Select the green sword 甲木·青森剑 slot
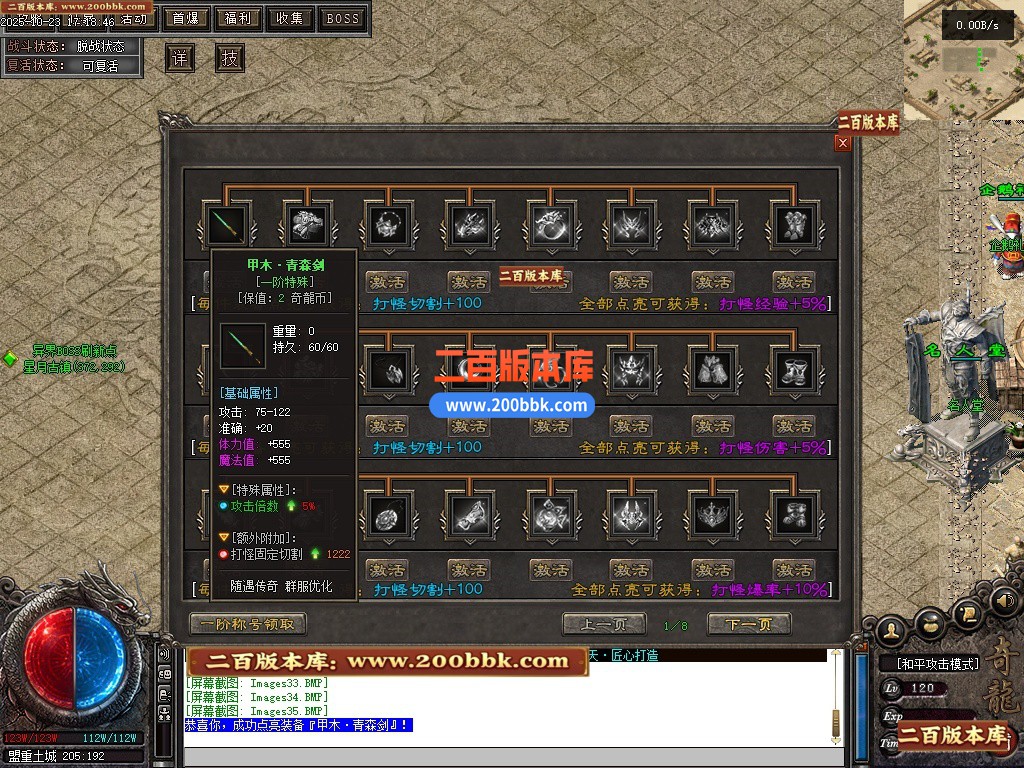The width and height of the screenshot is (1024, 768). (x=224, y=224)
